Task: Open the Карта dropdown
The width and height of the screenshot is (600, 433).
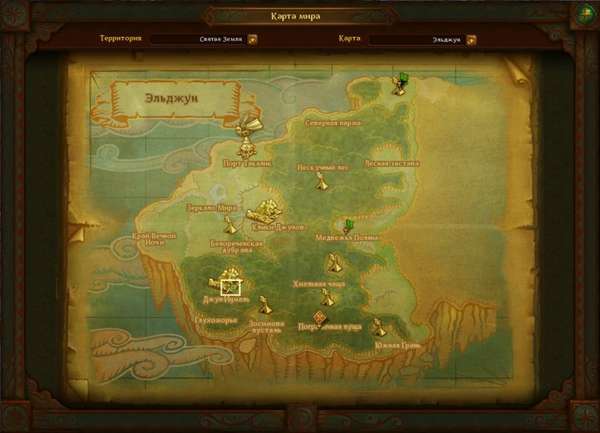Action: (x=472, y=40)
